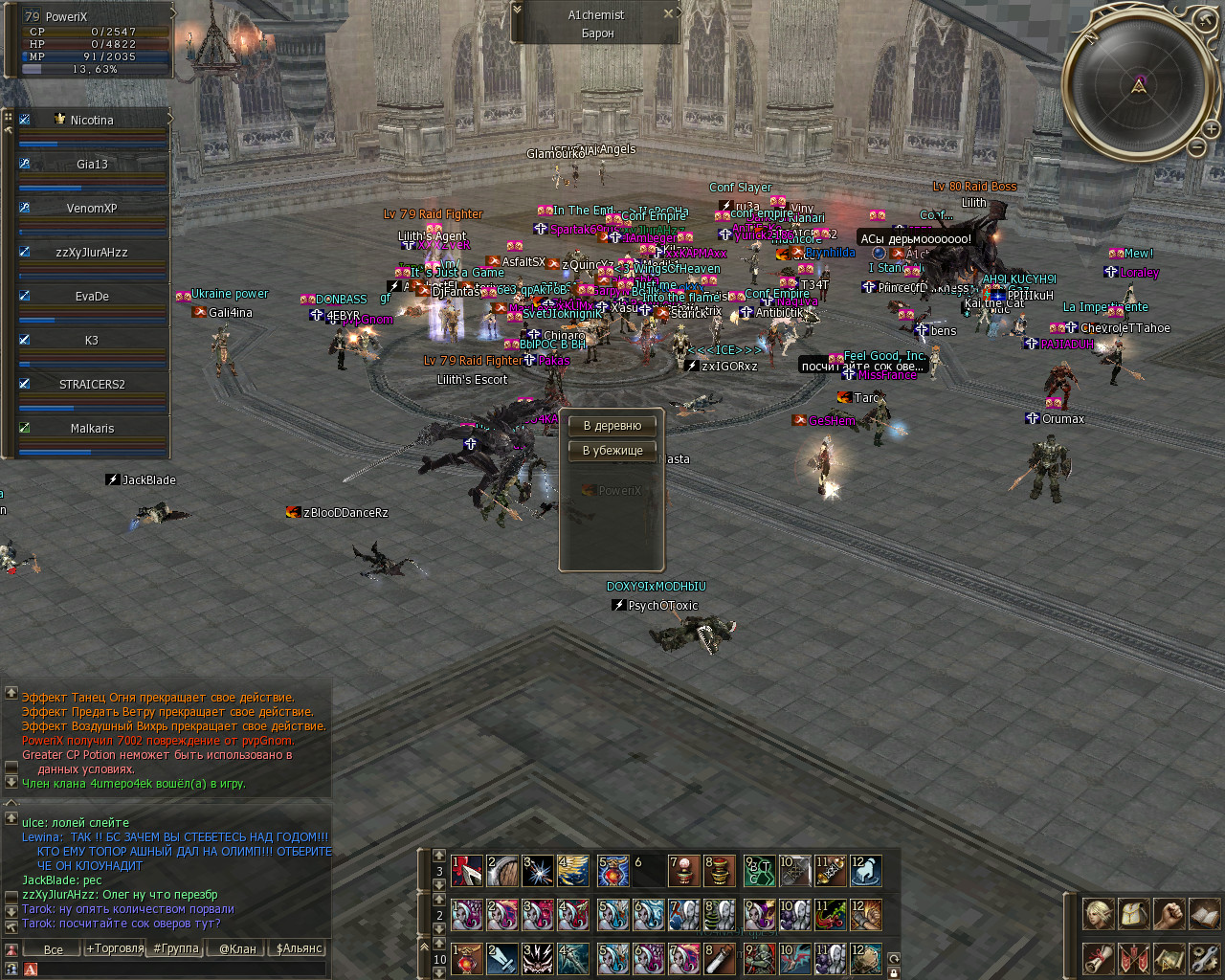1225x980 pixels.
Task: Open the clan red banners icon
Action: (x=1133, y=958)
